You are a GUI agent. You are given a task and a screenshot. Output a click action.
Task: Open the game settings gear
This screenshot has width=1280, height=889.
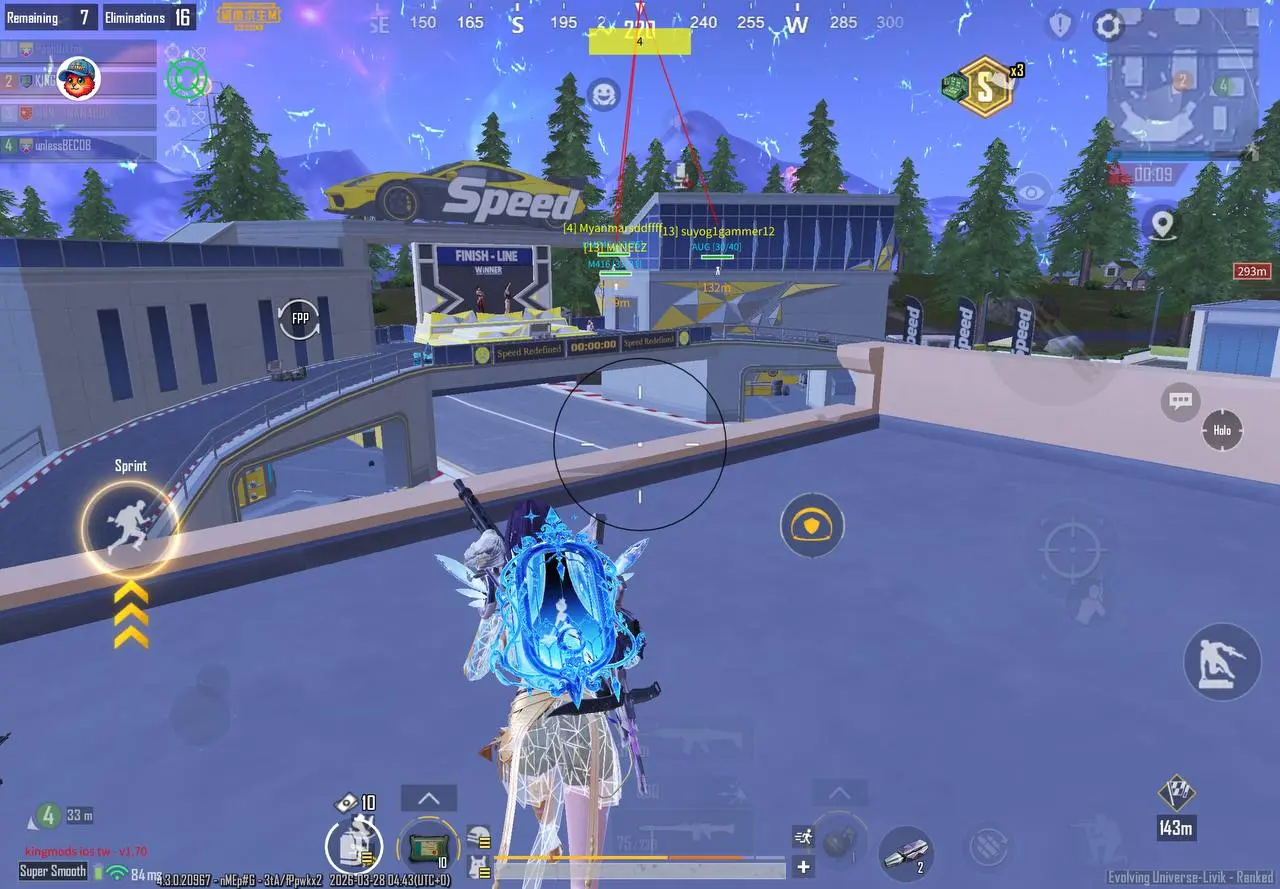pyautogui.click(x=1109, y=27)
